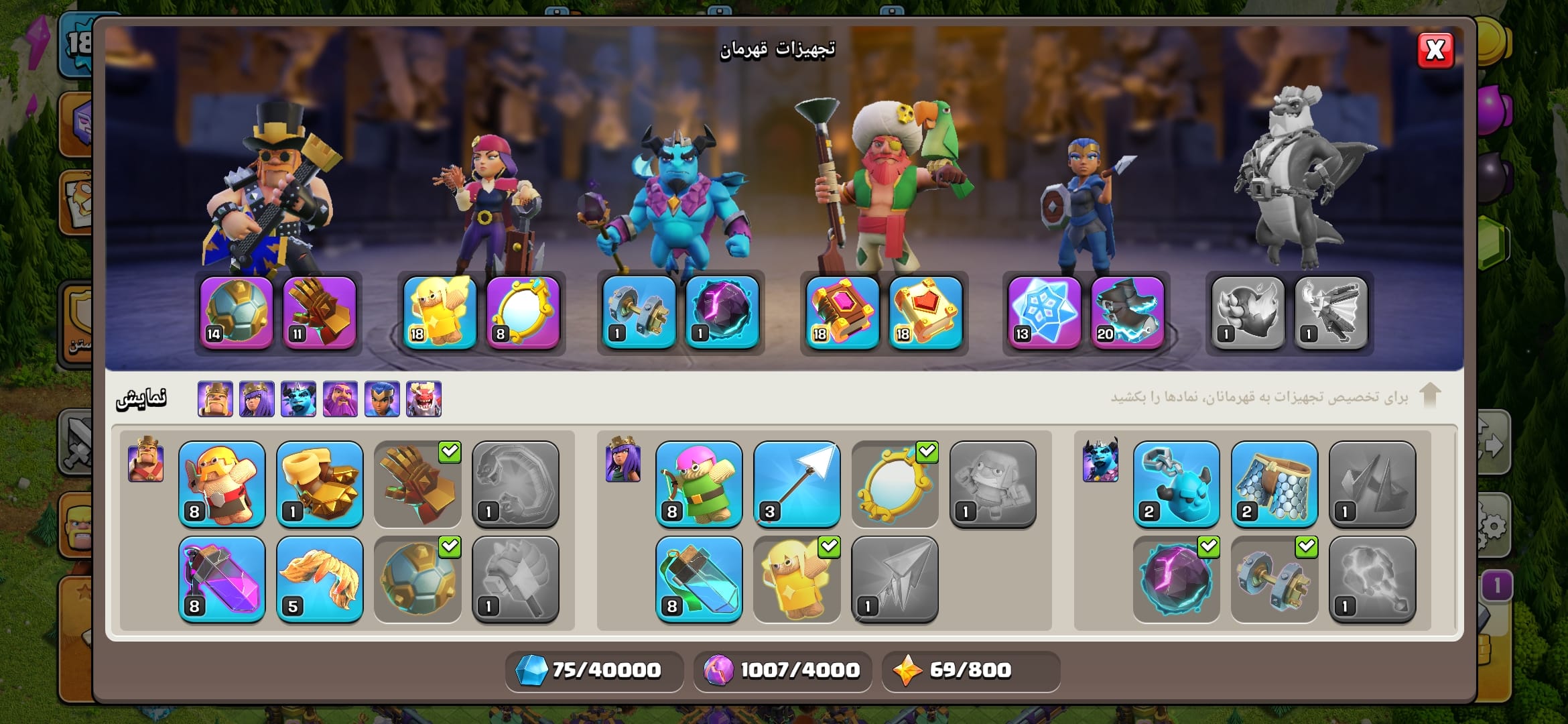Click the equipped level 13 Hog Rider Puppet slot

1044,312
